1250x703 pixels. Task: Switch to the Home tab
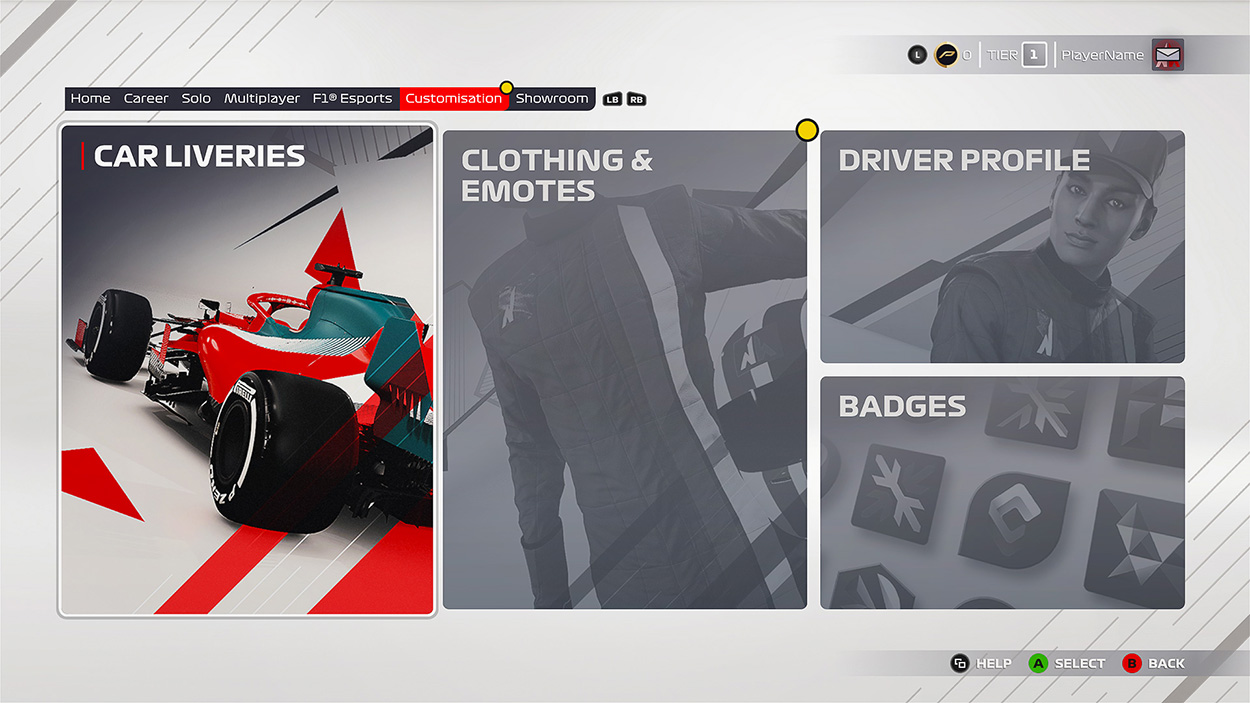click(90, 99)
